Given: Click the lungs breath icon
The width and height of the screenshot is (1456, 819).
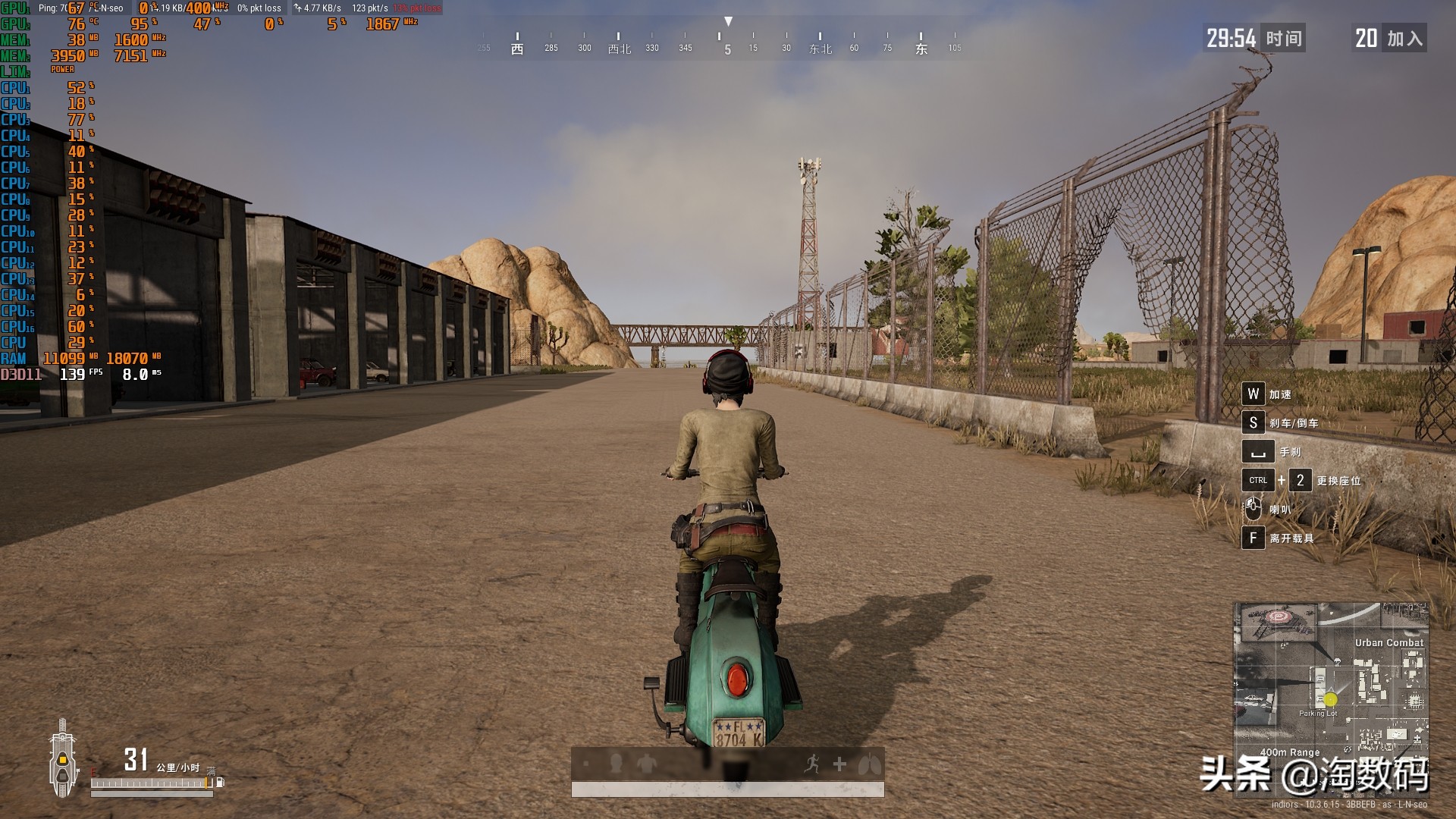Looking at the screenshot, I should (869, 764).
